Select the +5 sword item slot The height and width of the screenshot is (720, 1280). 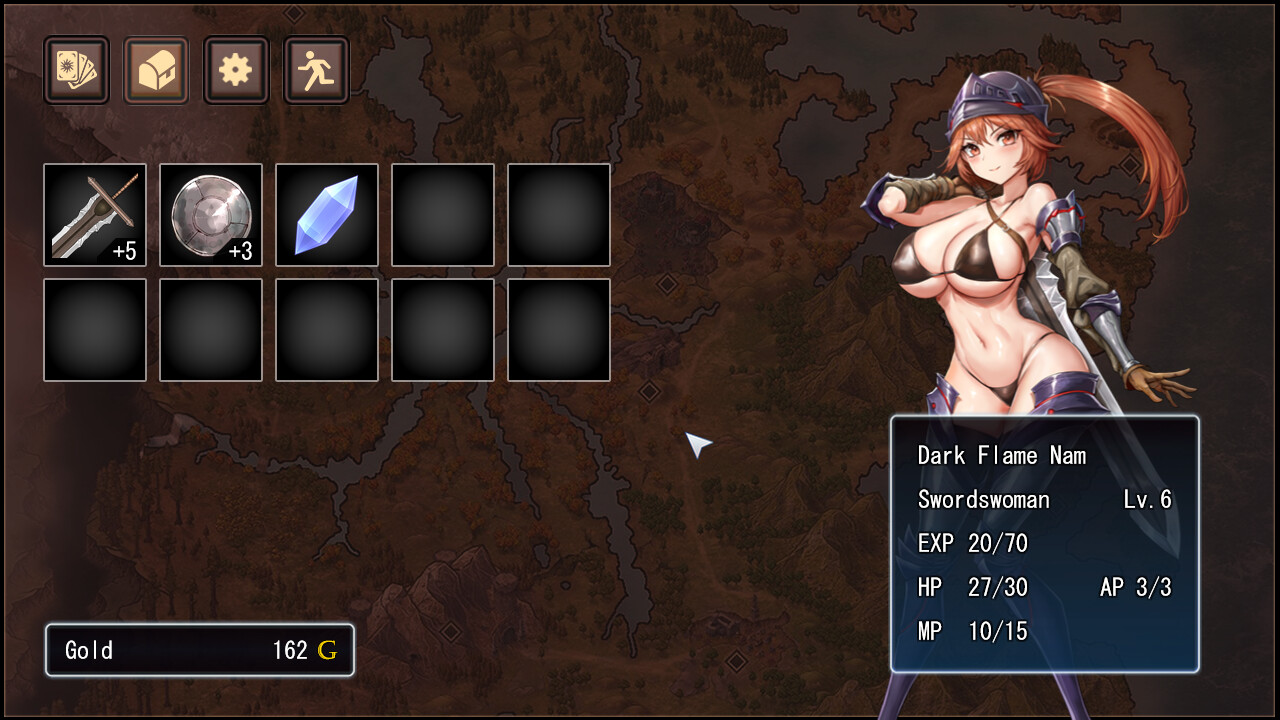(95, 215)
